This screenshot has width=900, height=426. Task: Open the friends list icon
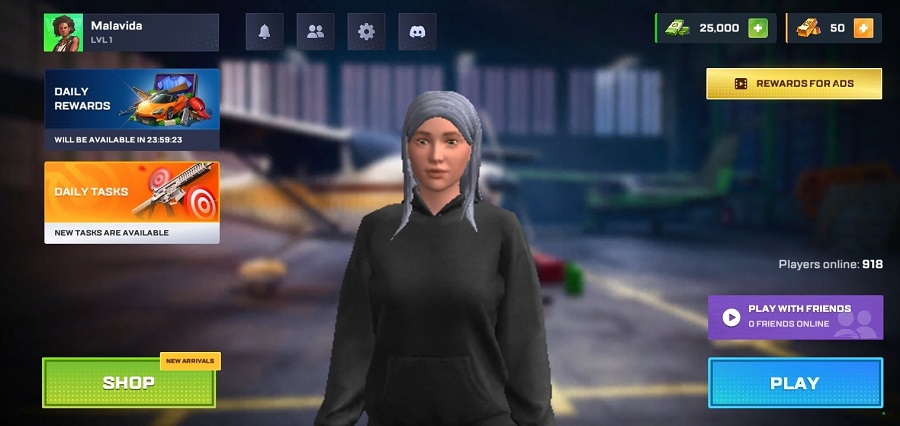click(316, 32)
